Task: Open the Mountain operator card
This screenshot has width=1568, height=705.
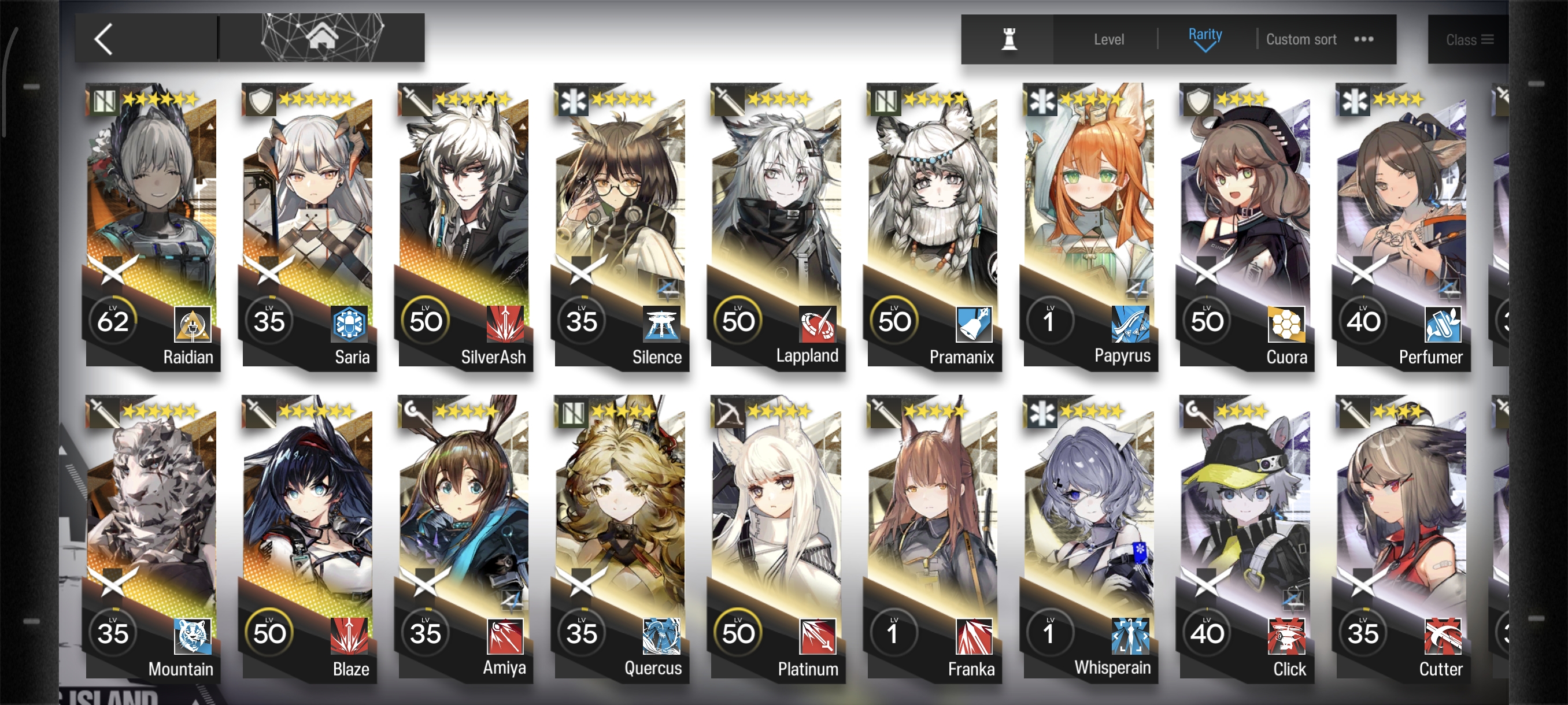Action: [152, 537]
